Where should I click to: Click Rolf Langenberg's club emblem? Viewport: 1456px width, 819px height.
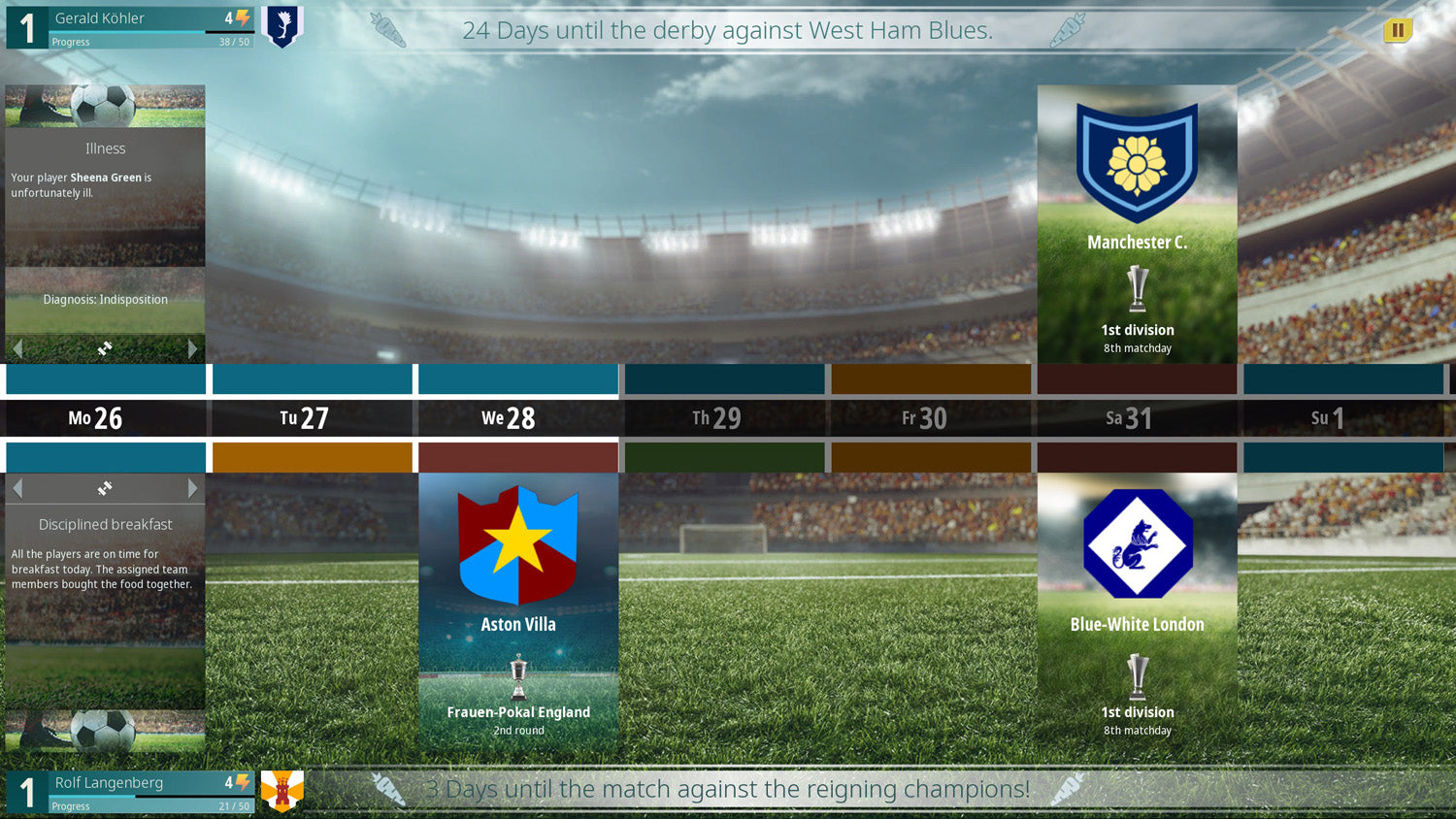click(281, 789)
